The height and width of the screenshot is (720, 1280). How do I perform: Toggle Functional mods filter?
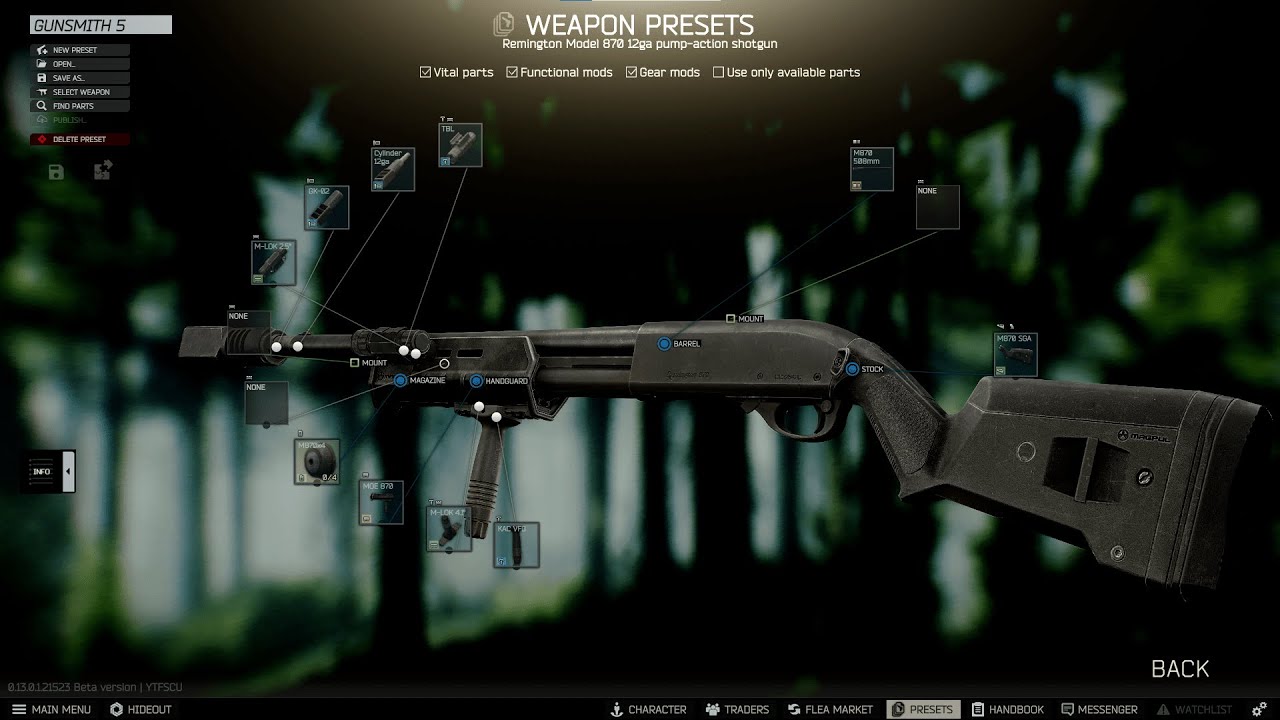(512, 72)
